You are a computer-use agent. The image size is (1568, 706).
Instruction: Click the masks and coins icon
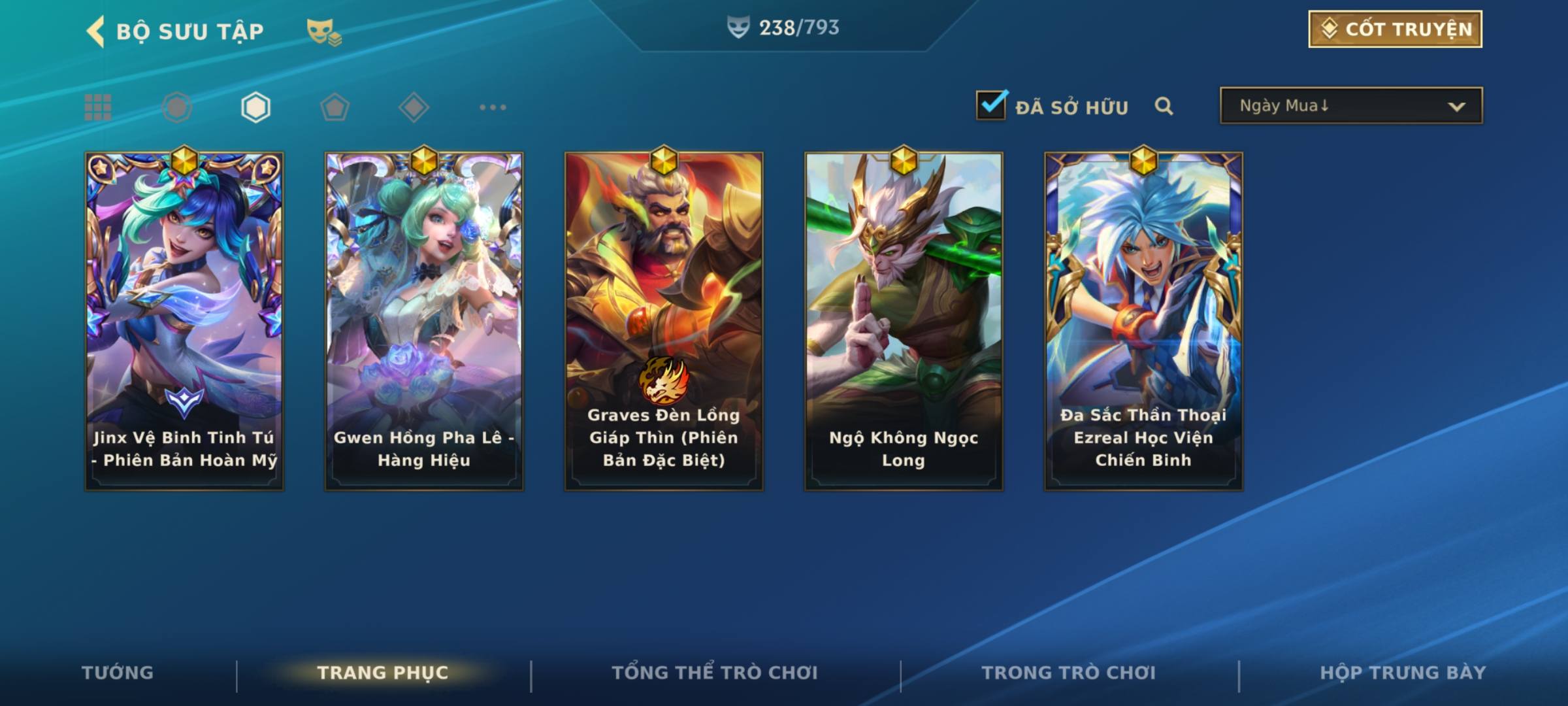[324, 31]
